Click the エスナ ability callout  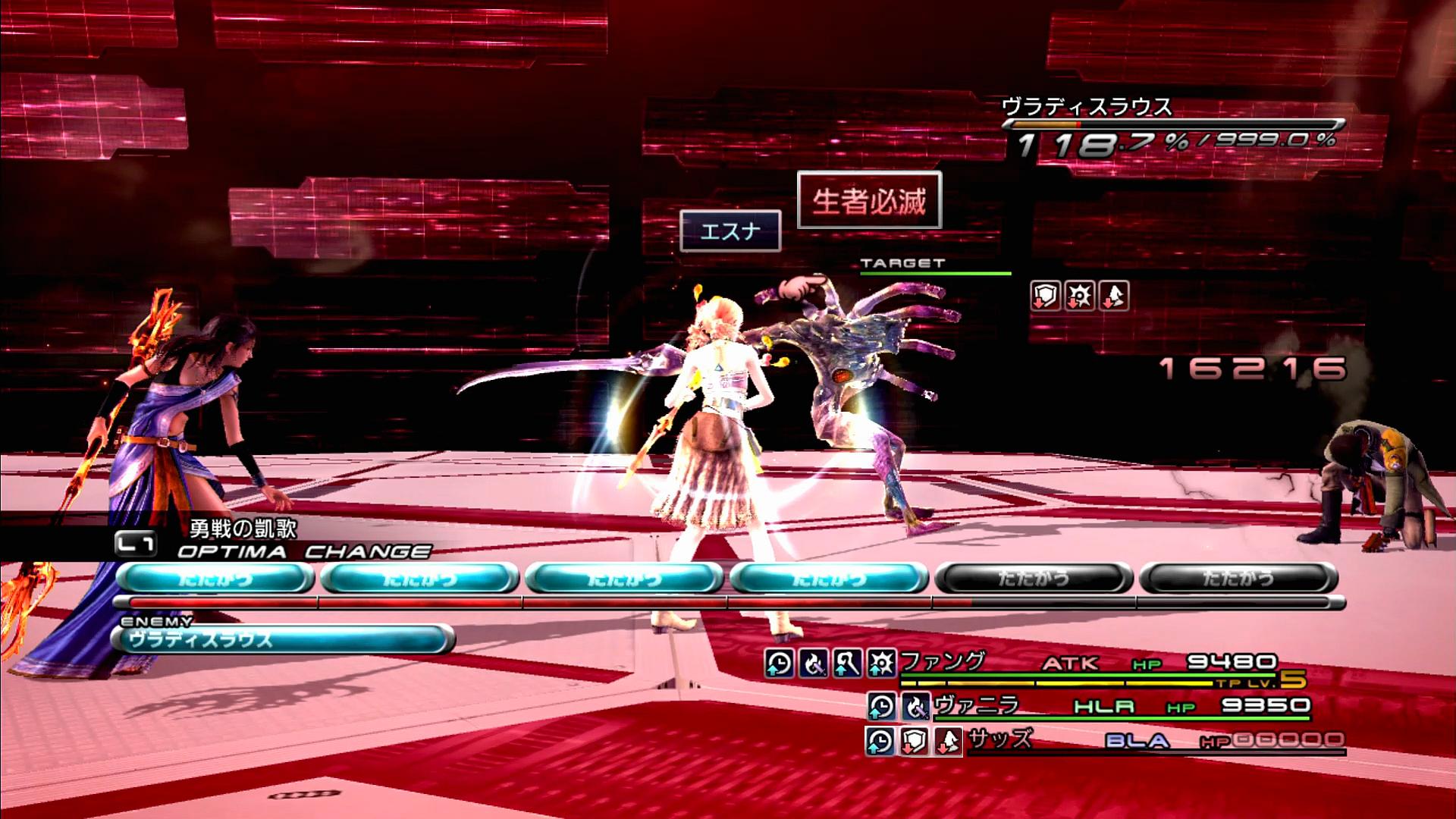pos(730,231)
